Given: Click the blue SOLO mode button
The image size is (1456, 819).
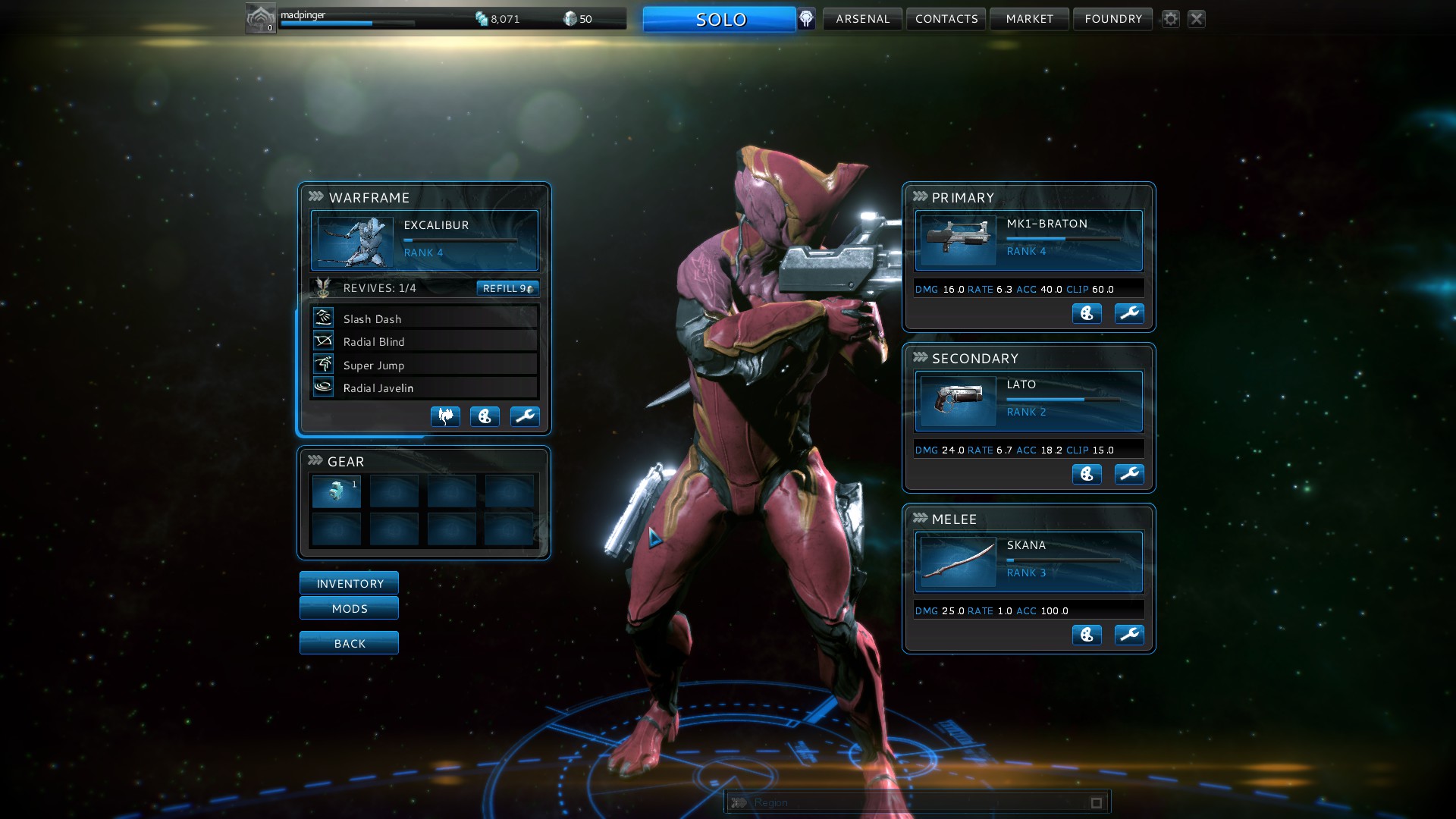Looking at the screenshot, I should tap(719, 20).
